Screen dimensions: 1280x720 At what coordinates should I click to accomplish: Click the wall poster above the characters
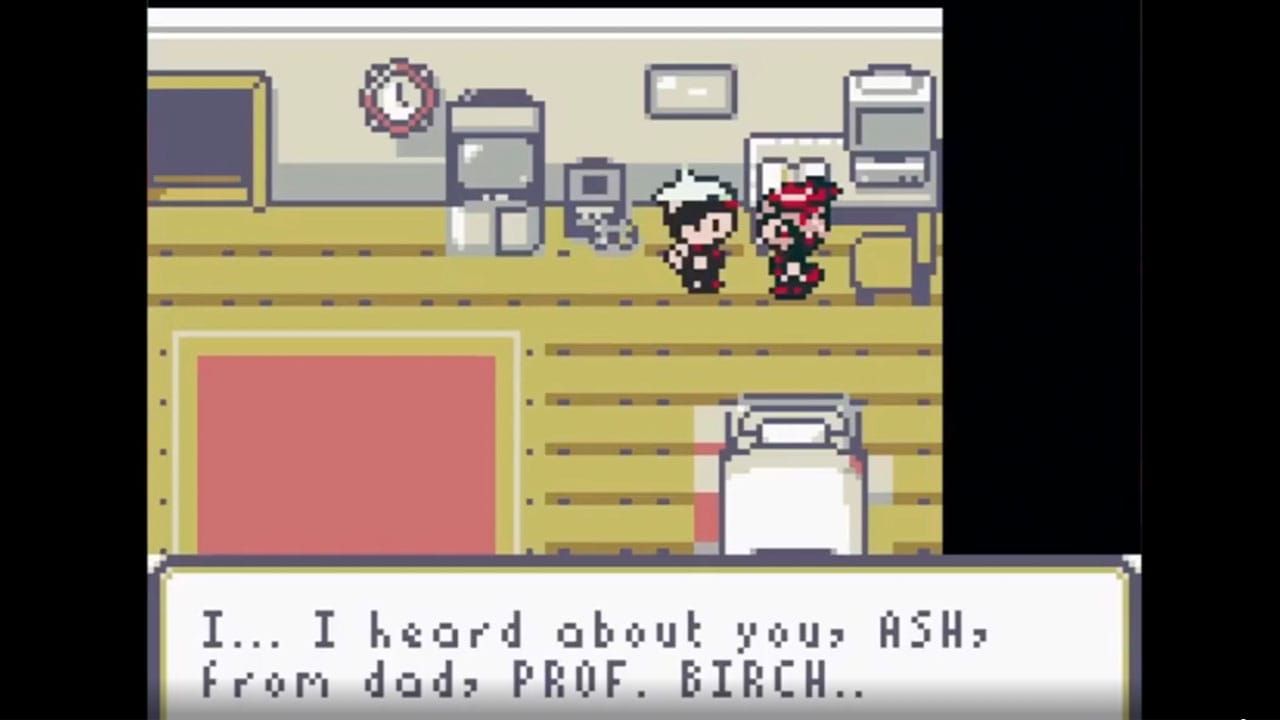pos(690,90)
